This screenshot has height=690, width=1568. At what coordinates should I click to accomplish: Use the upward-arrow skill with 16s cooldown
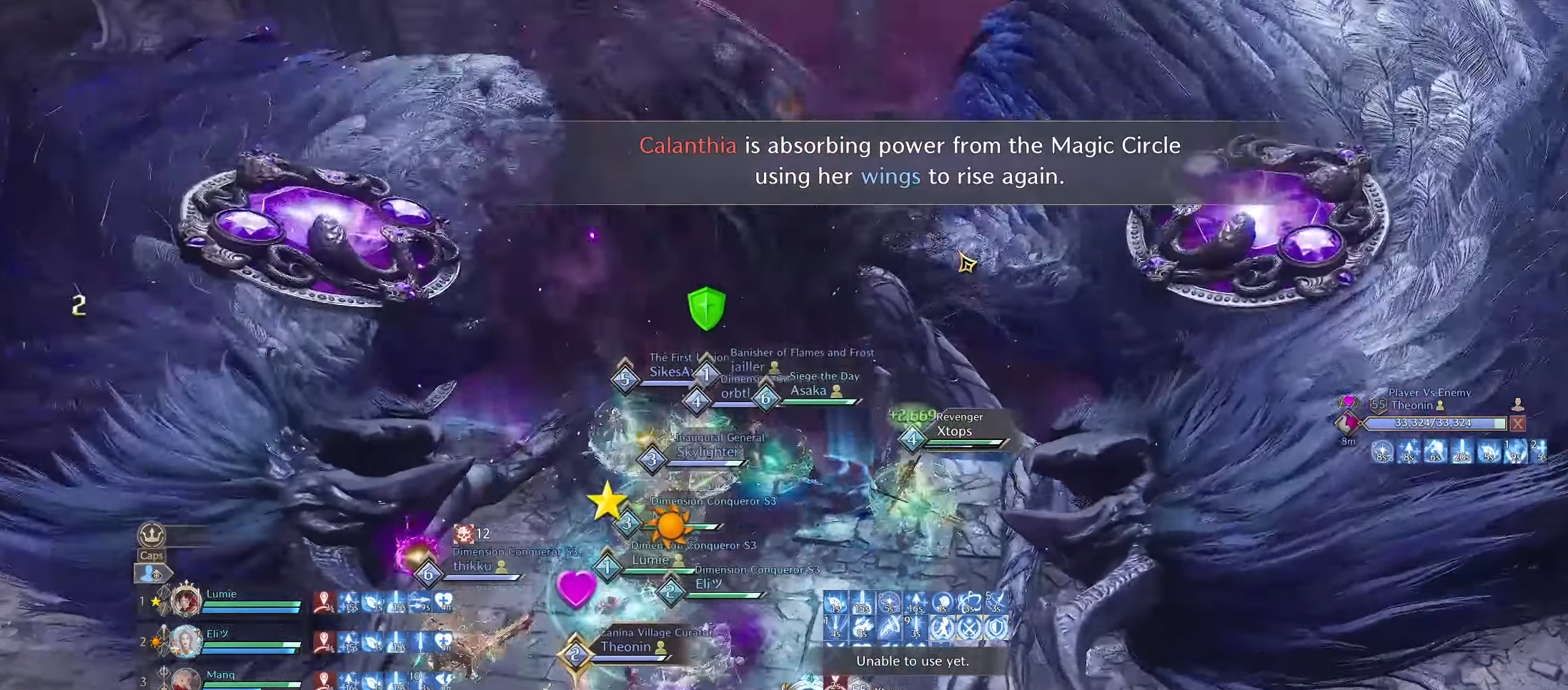pyautogui.click(x=916, y=603)
